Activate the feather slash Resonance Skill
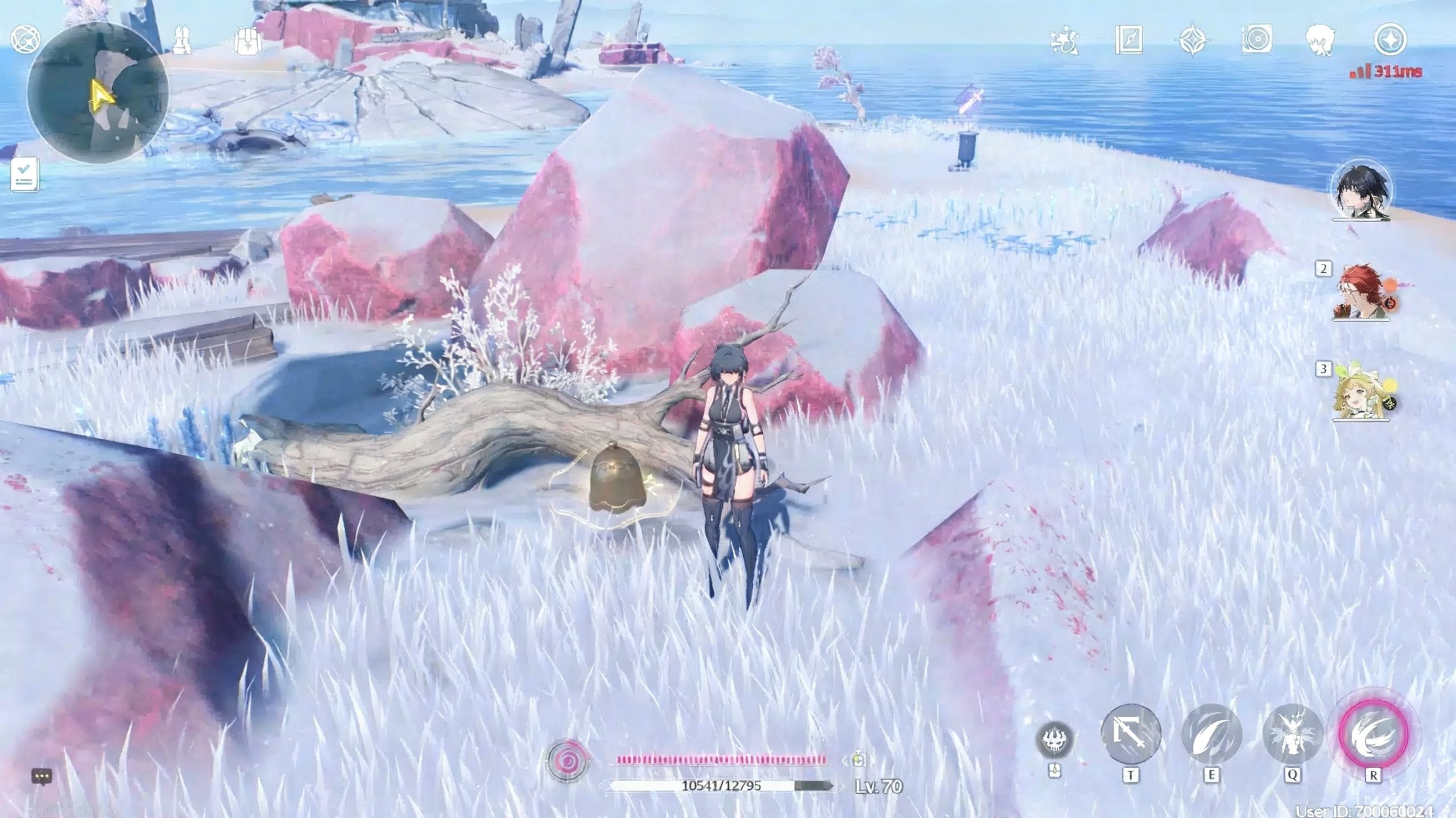 (1211, 733)
